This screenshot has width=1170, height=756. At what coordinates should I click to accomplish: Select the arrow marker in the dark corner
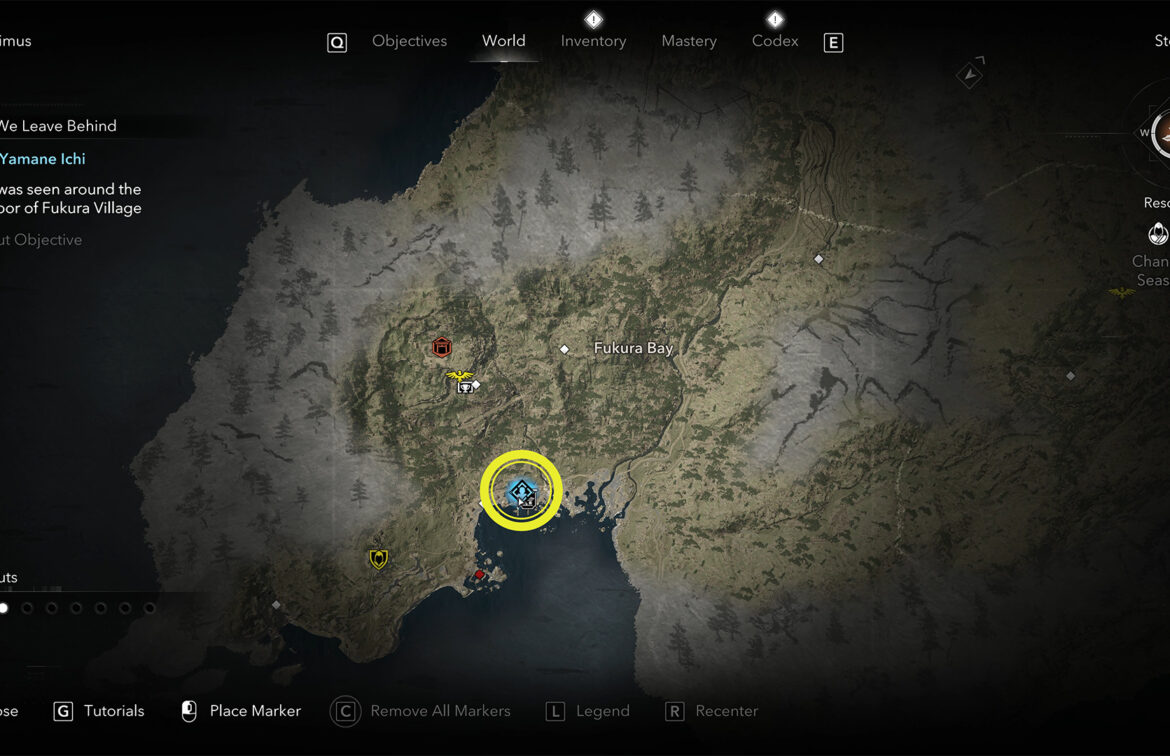coord(969,73)
